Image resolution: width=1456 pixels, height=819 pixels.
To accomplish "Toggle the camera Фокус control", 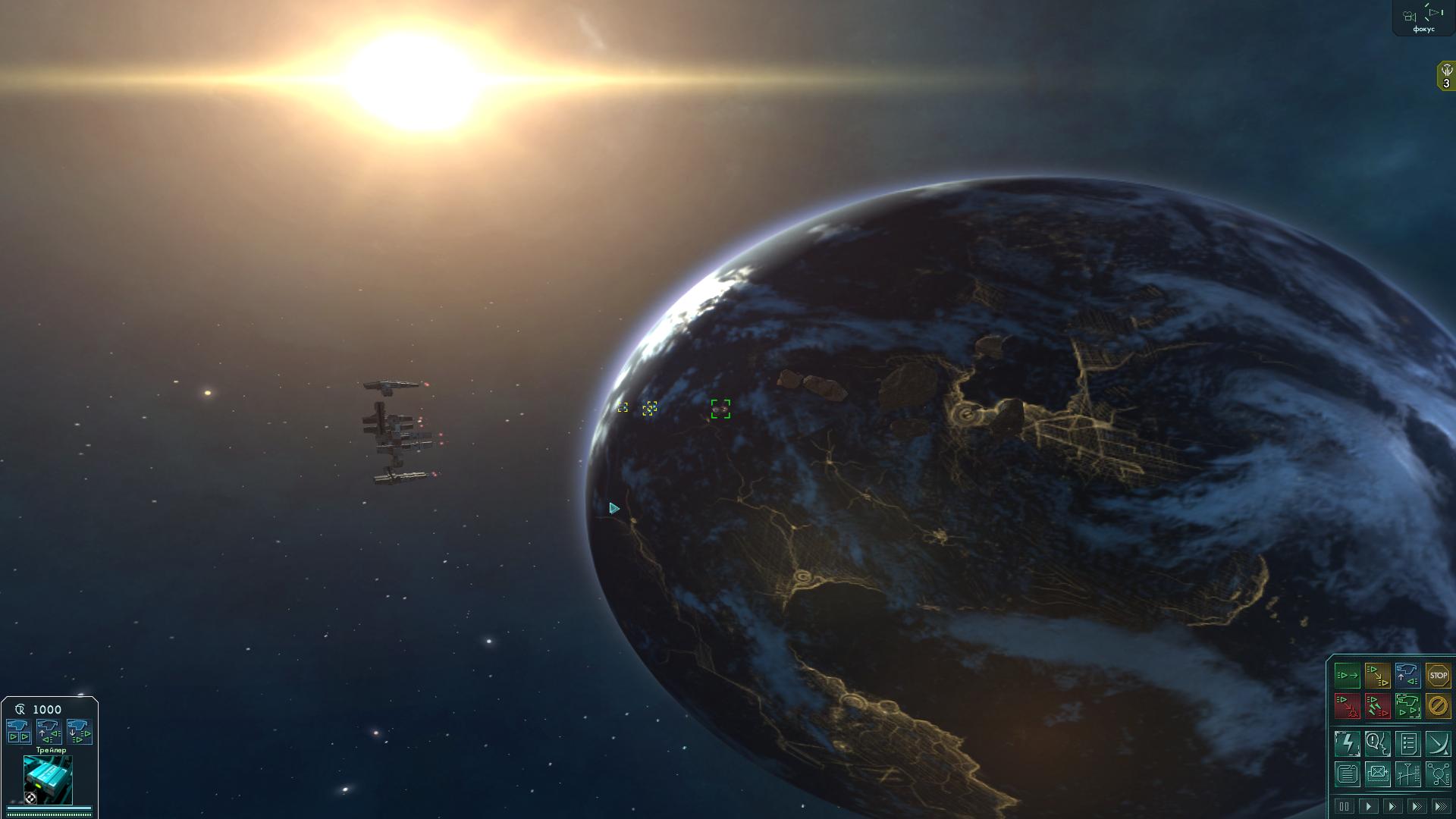I will point(1423,18).
